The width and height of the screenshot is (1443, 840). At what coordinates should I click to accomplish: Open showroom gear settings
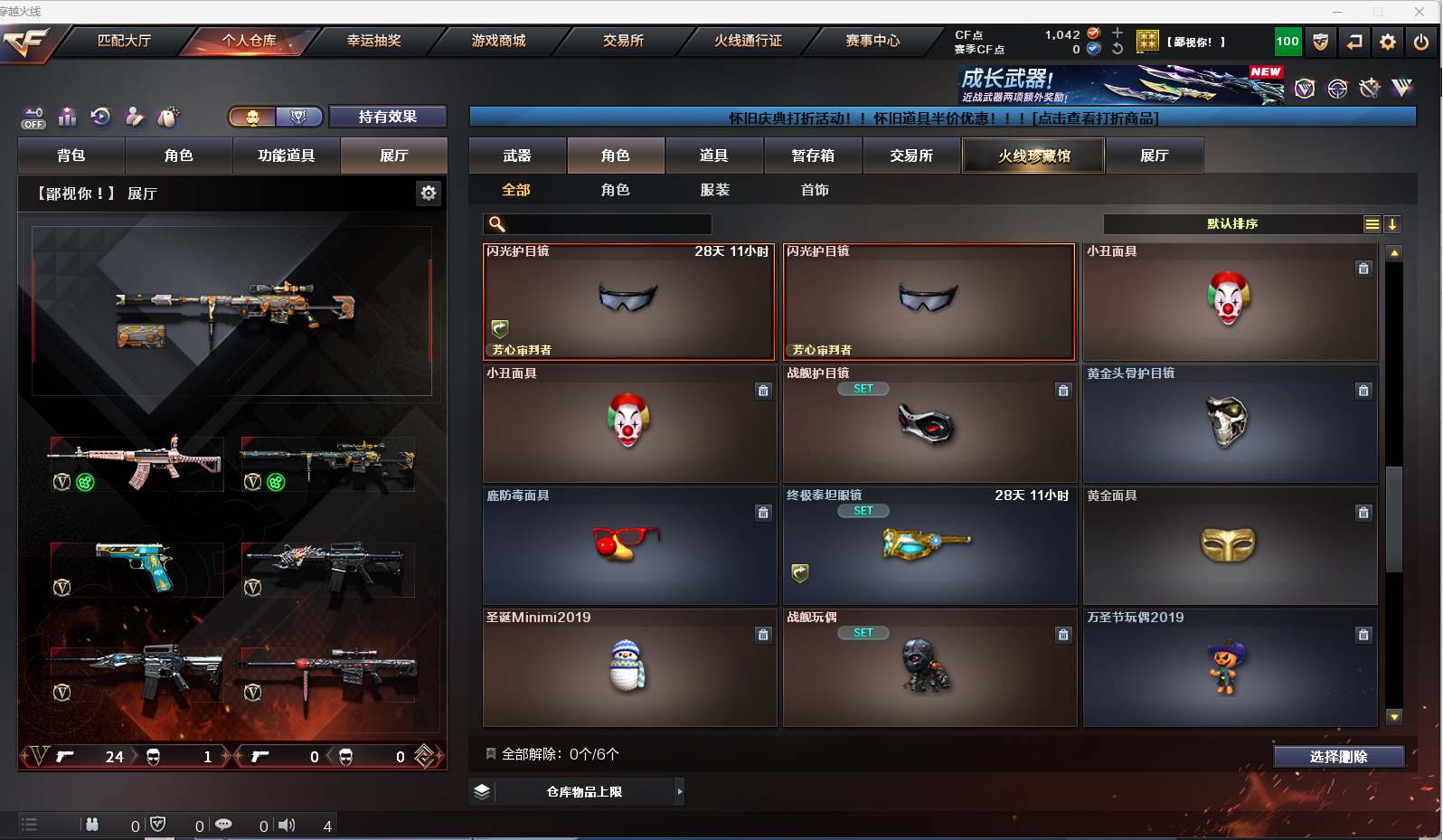(429, 193)
